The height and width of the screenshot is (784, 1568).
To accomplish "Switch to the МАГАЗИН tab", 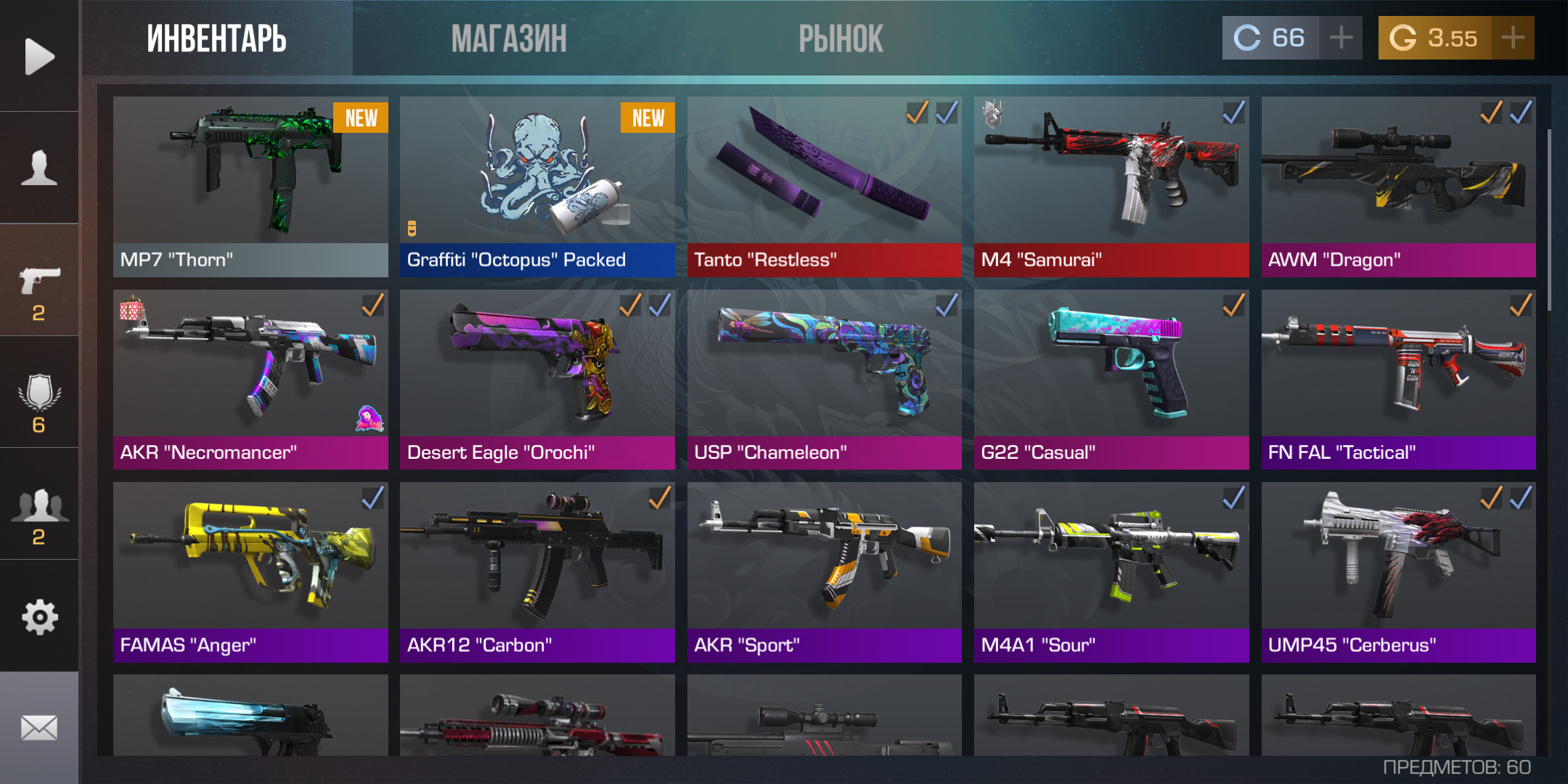I will (508, 38).
